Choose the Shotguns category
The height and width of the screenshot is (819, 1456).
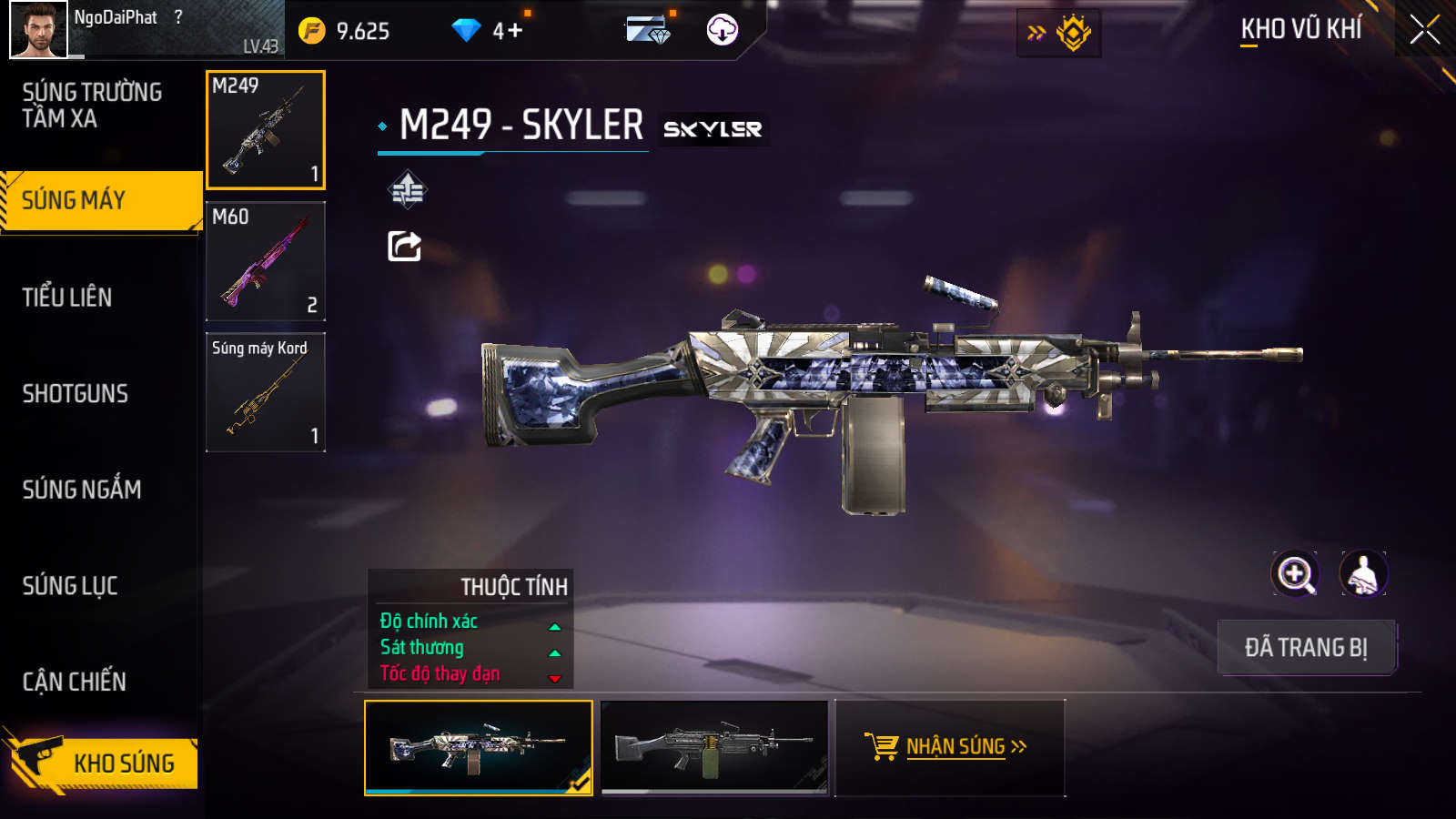(76, 394)
